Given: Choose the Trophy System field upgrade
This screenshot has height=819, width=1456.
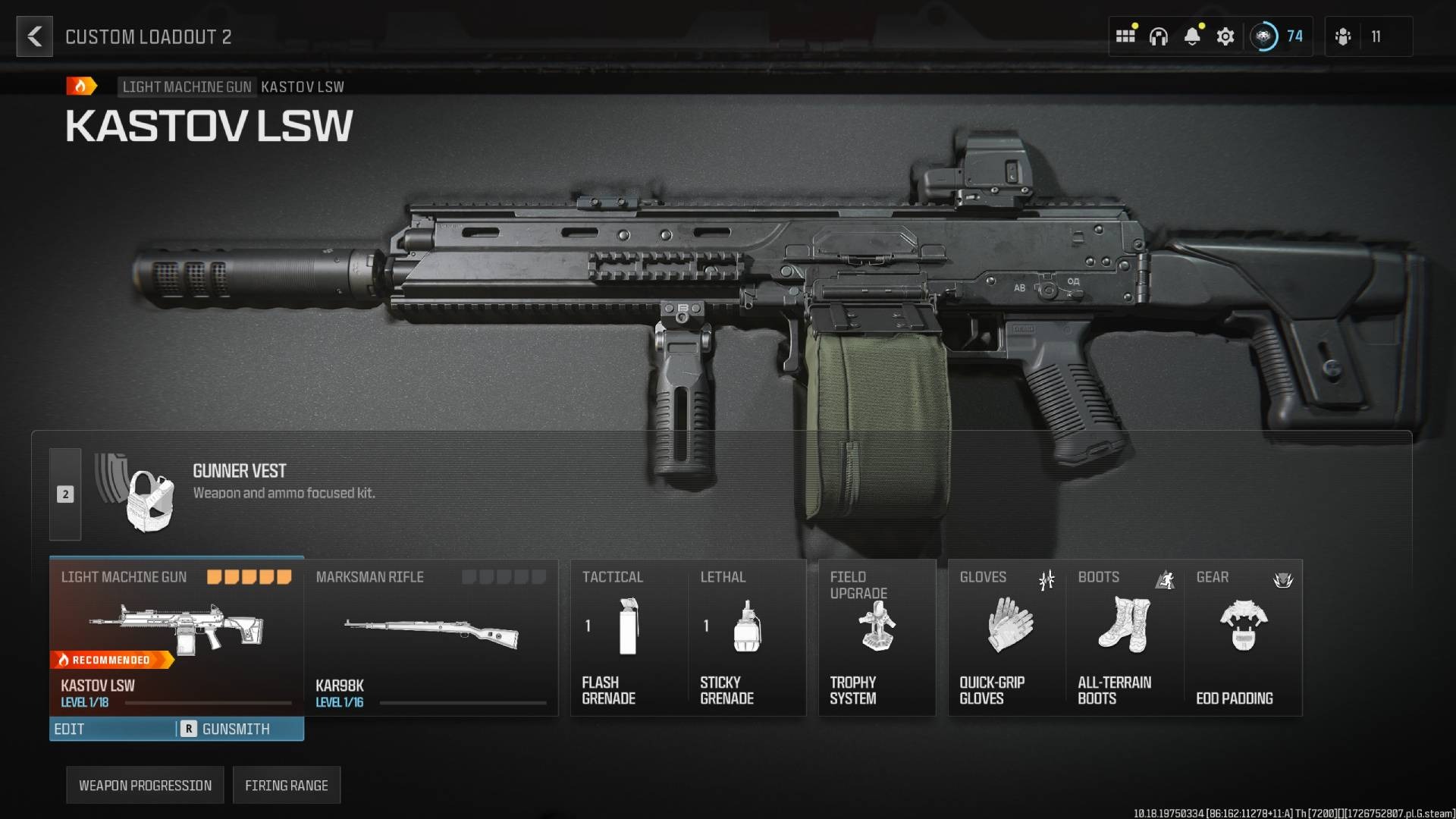Looking at the screenshot, I should tap(877, 637).
